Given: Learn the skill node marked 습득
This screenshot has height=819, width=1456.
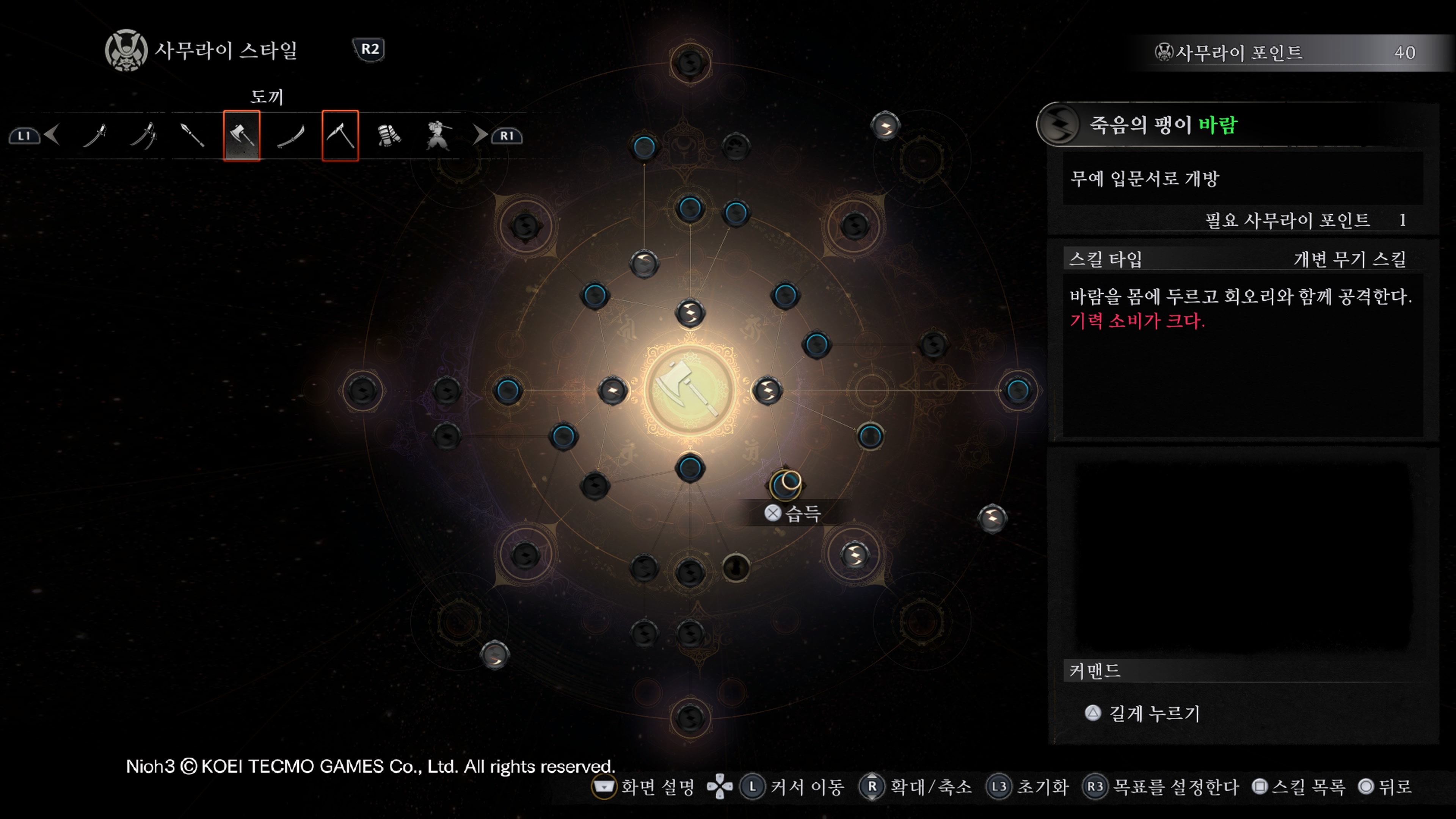Looking at the screenshot, I should (x=785, y=484).
